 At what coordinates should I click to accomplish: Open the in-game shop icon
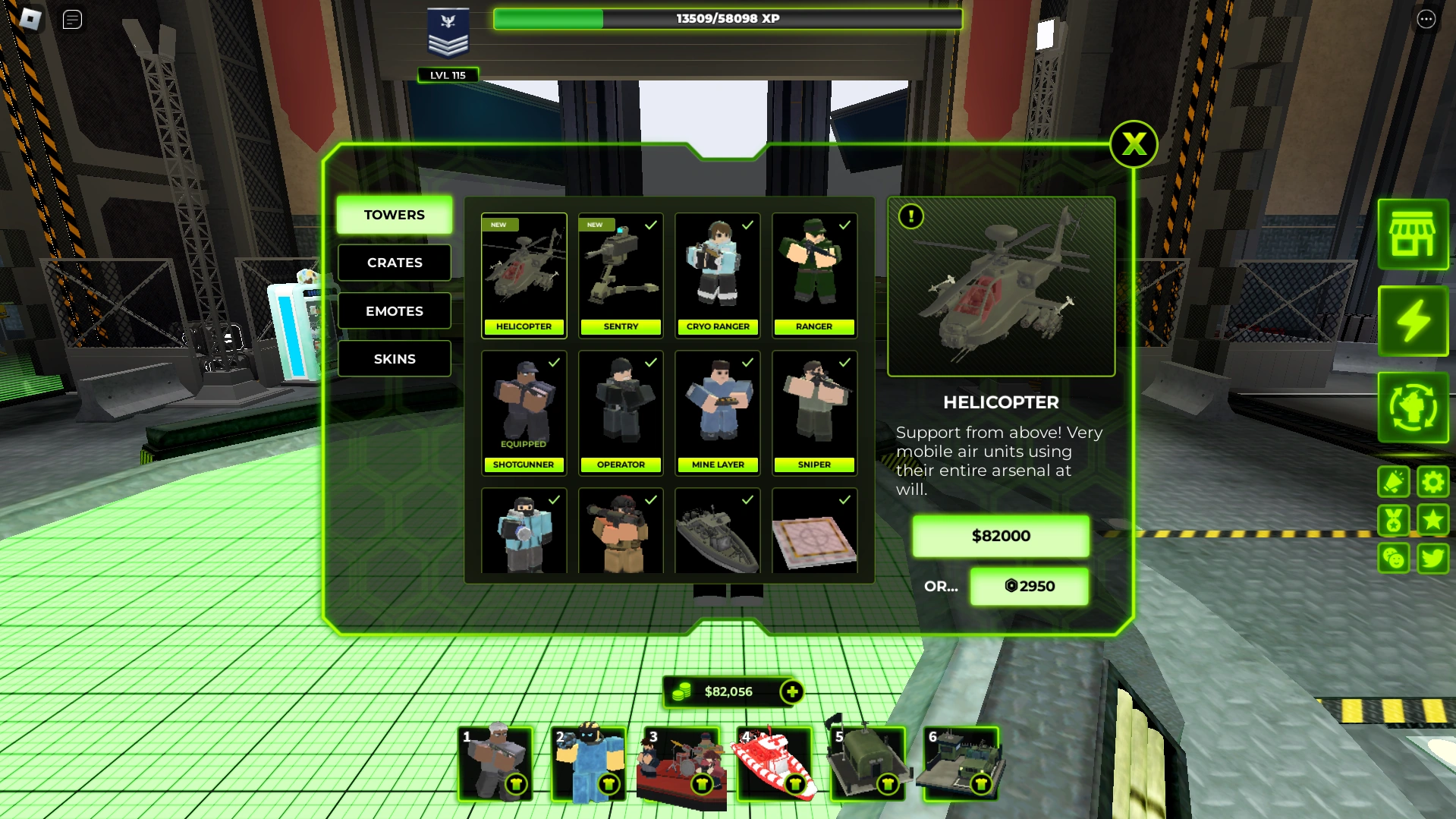[1412, 235]
